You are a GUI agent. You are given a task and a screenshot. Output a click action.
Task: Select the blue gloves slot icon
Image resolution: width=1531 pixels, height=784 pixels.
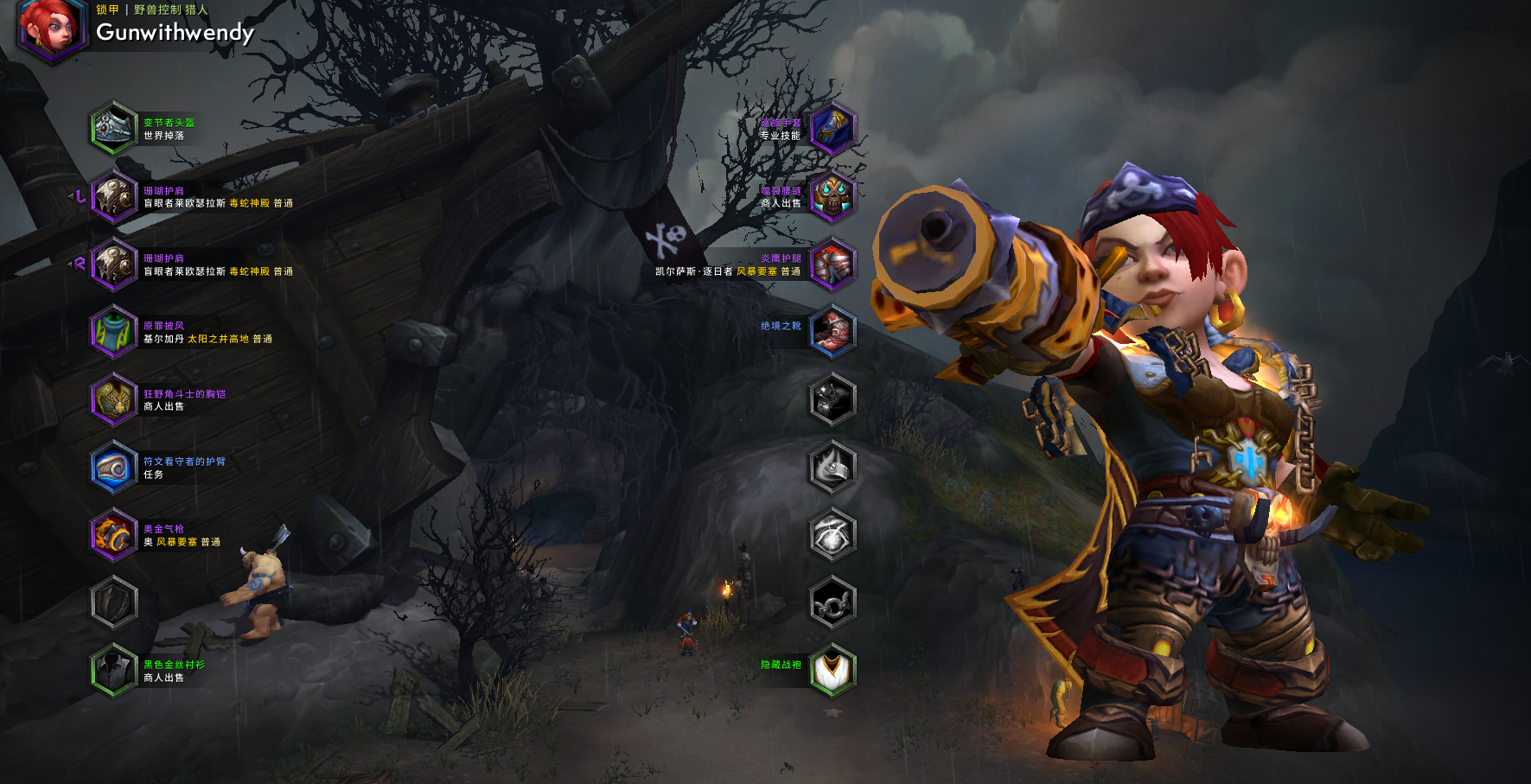click(832, 128)
